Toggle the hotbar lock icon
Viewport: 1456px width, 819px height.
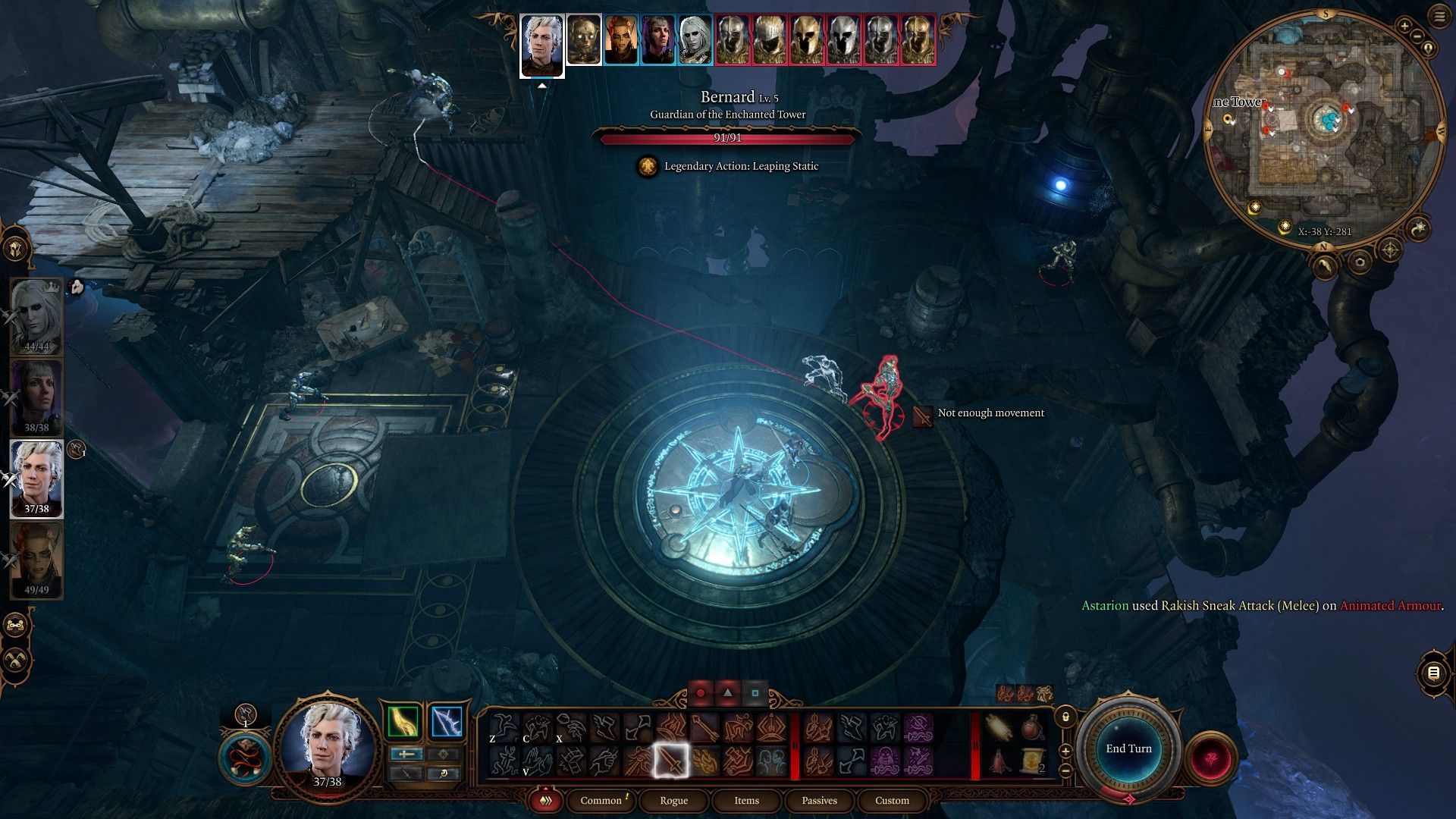pos(1065,717)
